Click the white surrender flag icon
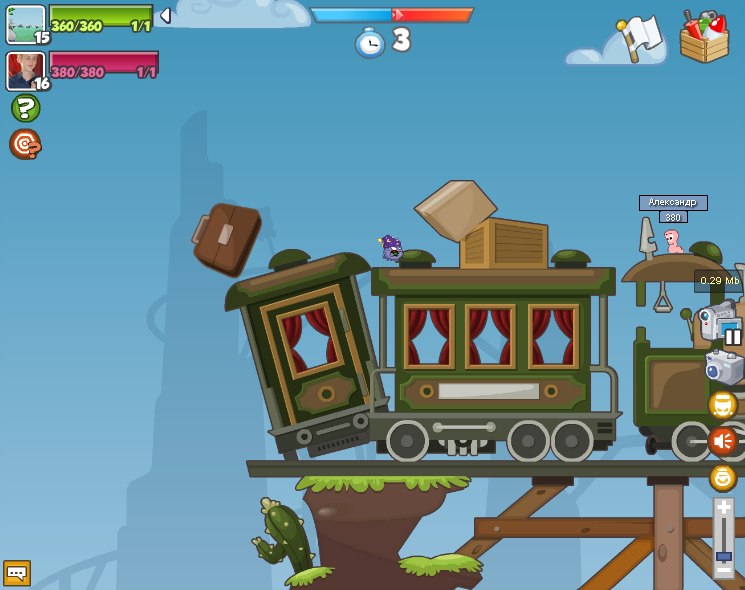The width and height of the screenshot is (745, 590). [639, 38]
